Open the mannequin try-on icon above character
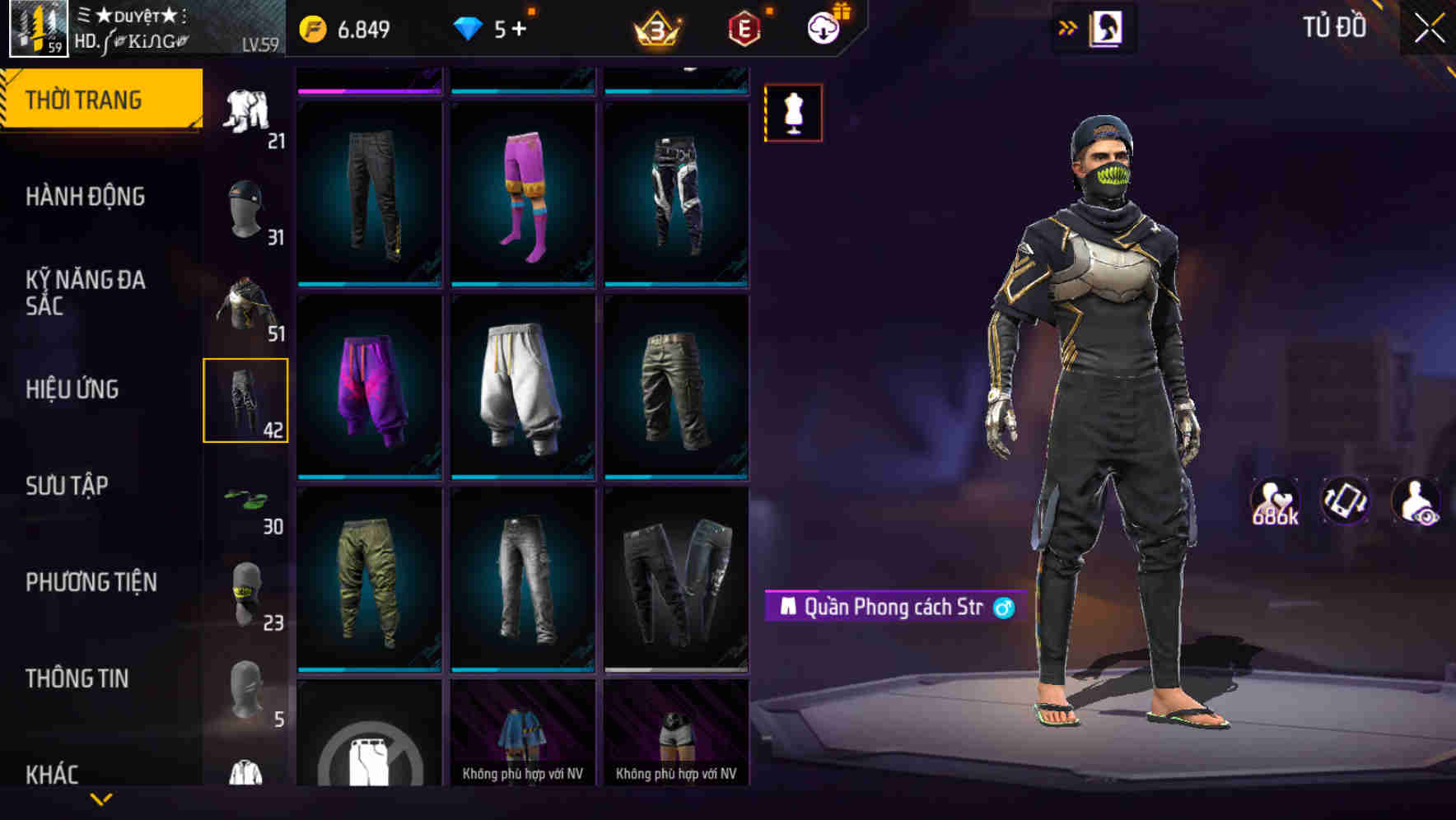Image resolution: width=1456 pixels, height=820 pixels. point(792,113)
